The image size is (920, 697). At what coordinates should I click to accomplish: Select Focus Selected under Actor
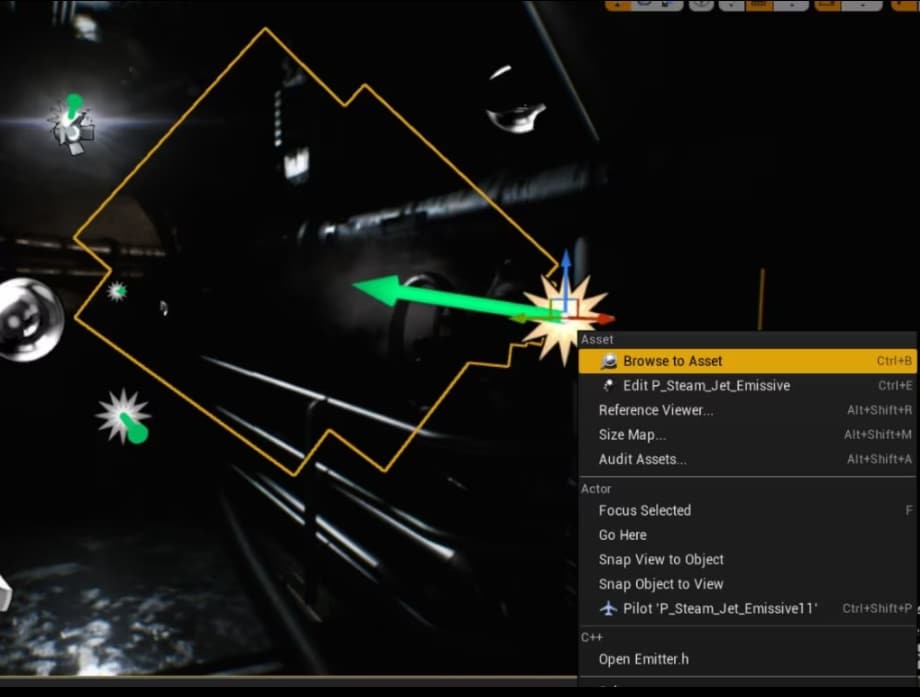(x=645, y=510)
